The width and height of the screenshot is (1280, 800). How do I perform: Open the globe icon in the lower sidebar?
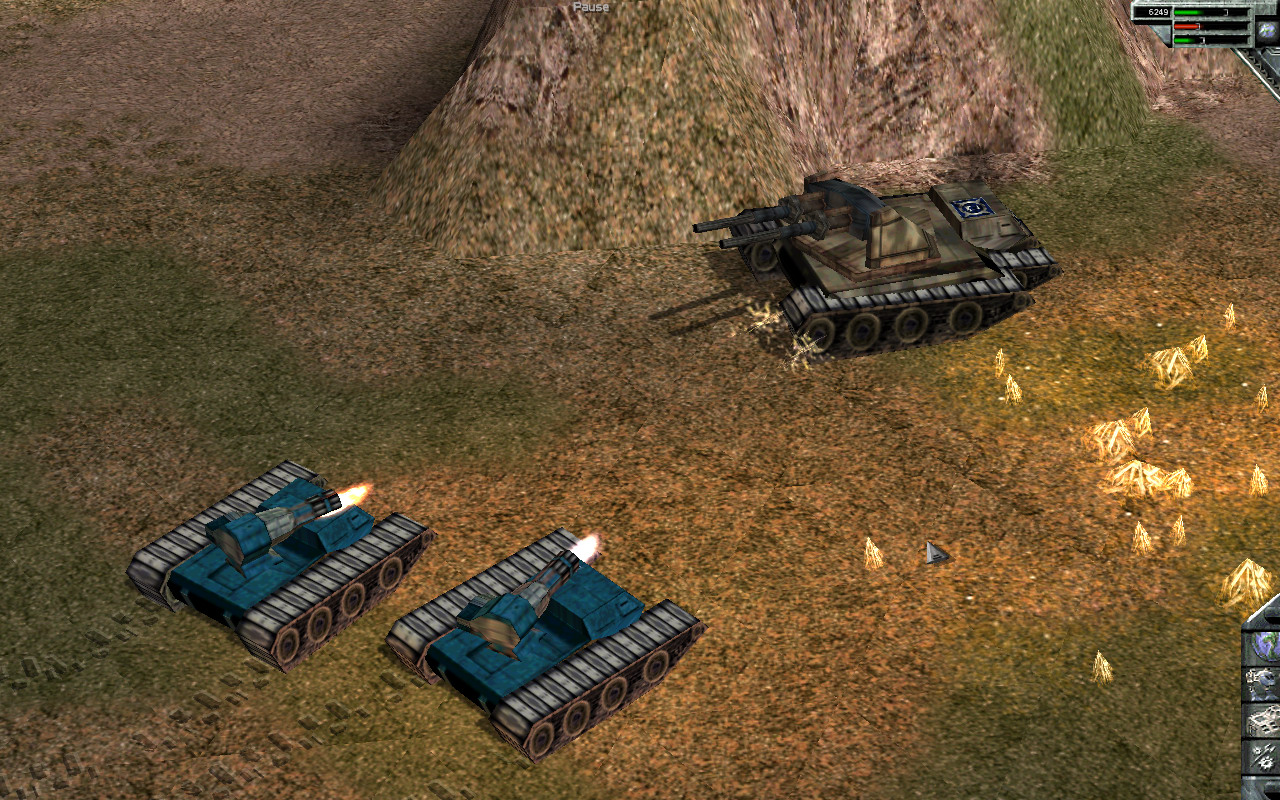click(x=1263, y=646)
